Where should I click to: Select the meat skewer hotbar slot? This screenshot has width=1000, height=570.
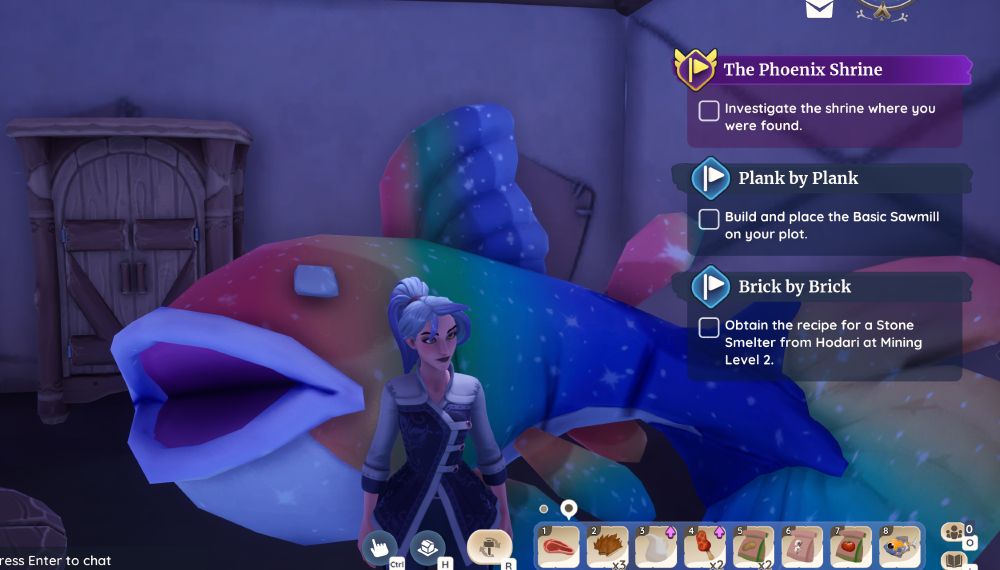point(705,547)
